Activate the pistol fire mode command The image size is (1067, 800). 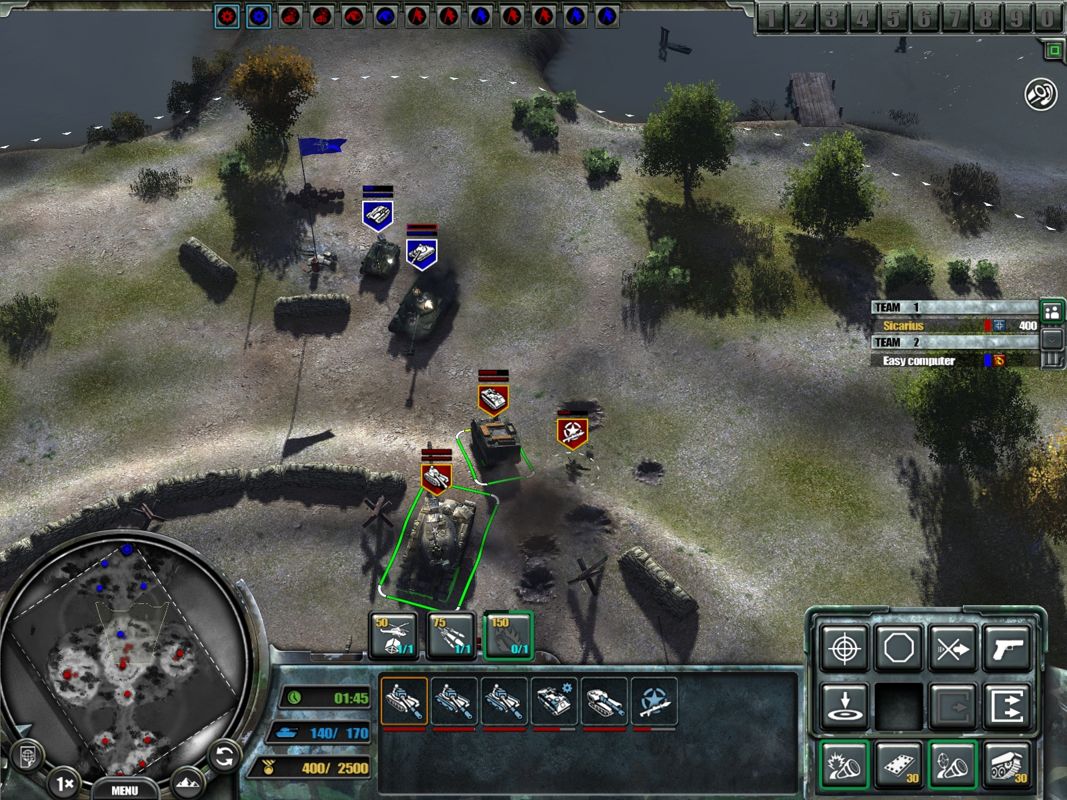coord(1006,649)
